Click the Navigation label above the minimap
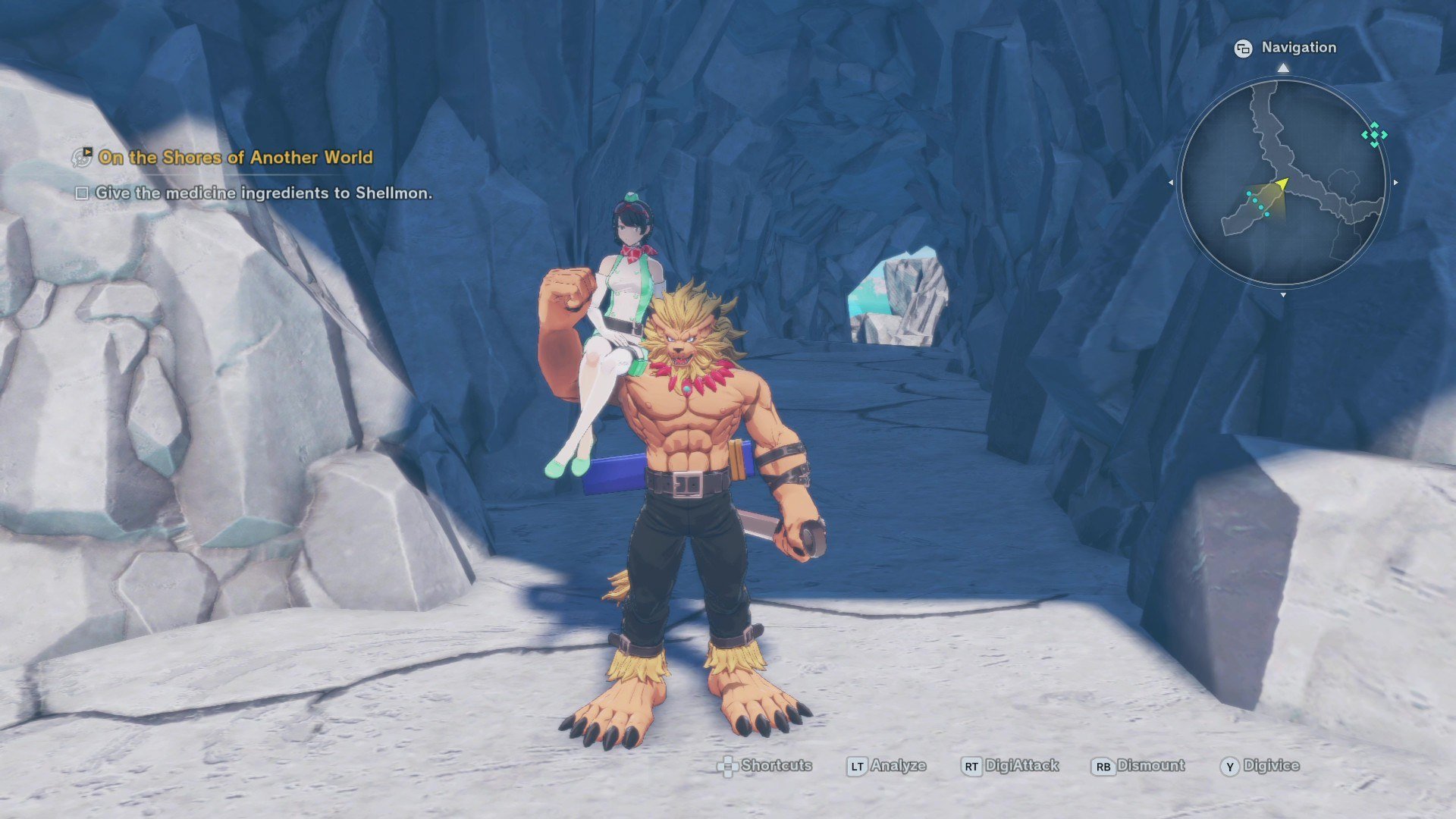 pyautogui.click(x=1298, y=48)
